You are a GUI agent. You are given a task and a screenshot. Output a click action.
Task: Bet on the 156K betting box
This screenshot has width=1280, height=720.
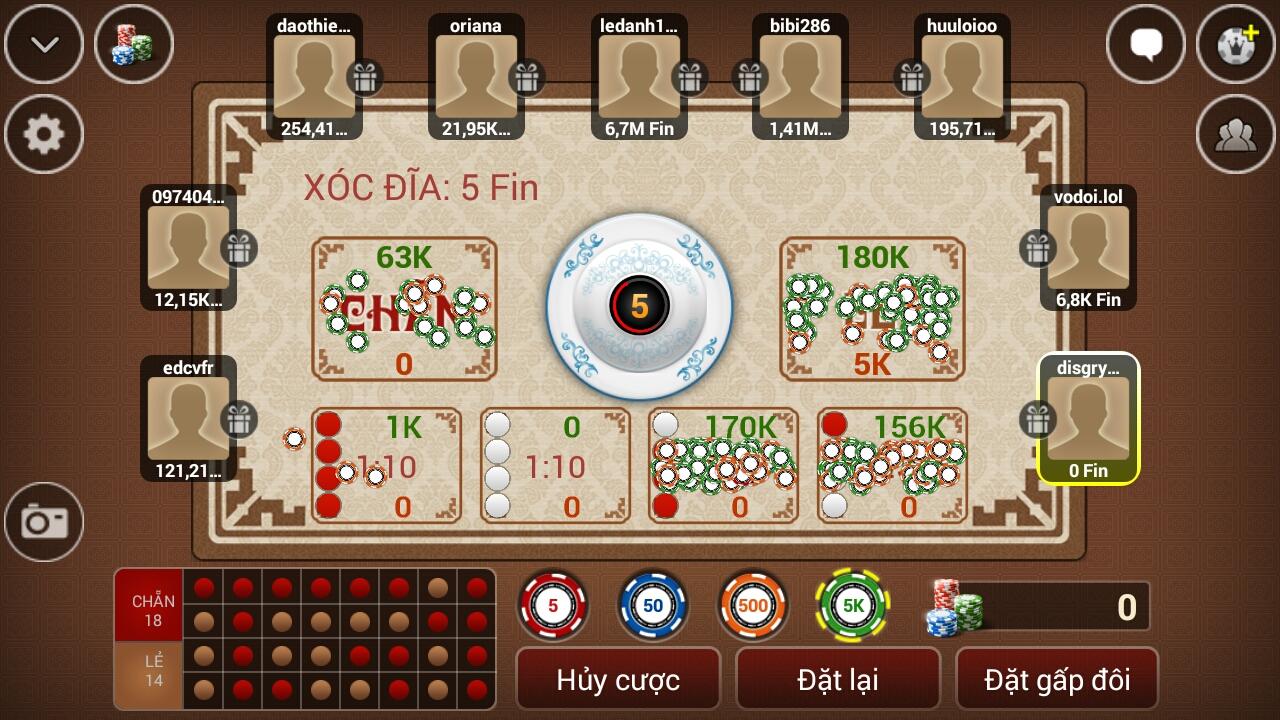[x=892, y=465]
